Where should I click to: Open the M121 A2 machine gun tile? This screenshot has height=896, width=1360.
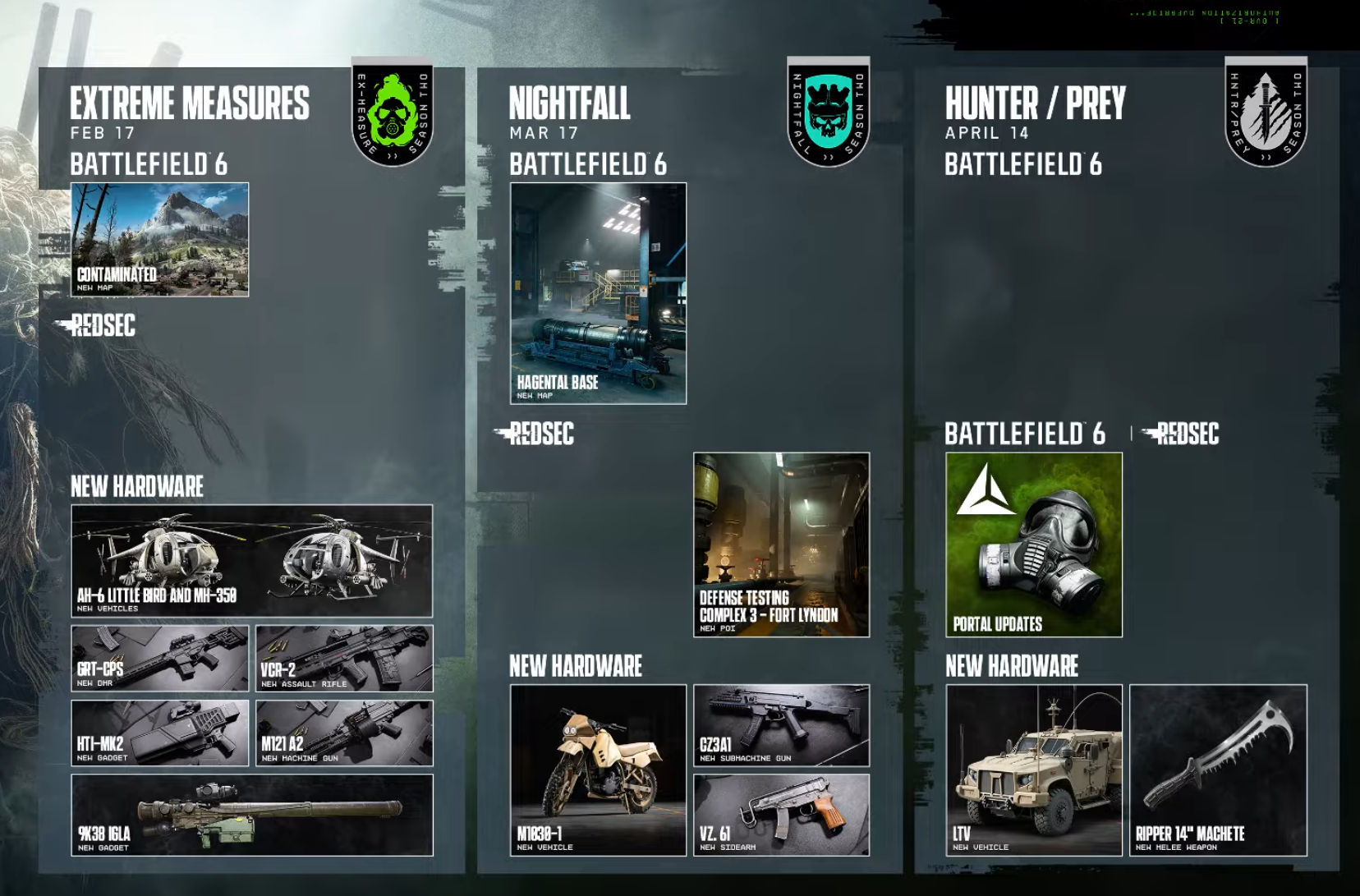[x=344, y=733]
